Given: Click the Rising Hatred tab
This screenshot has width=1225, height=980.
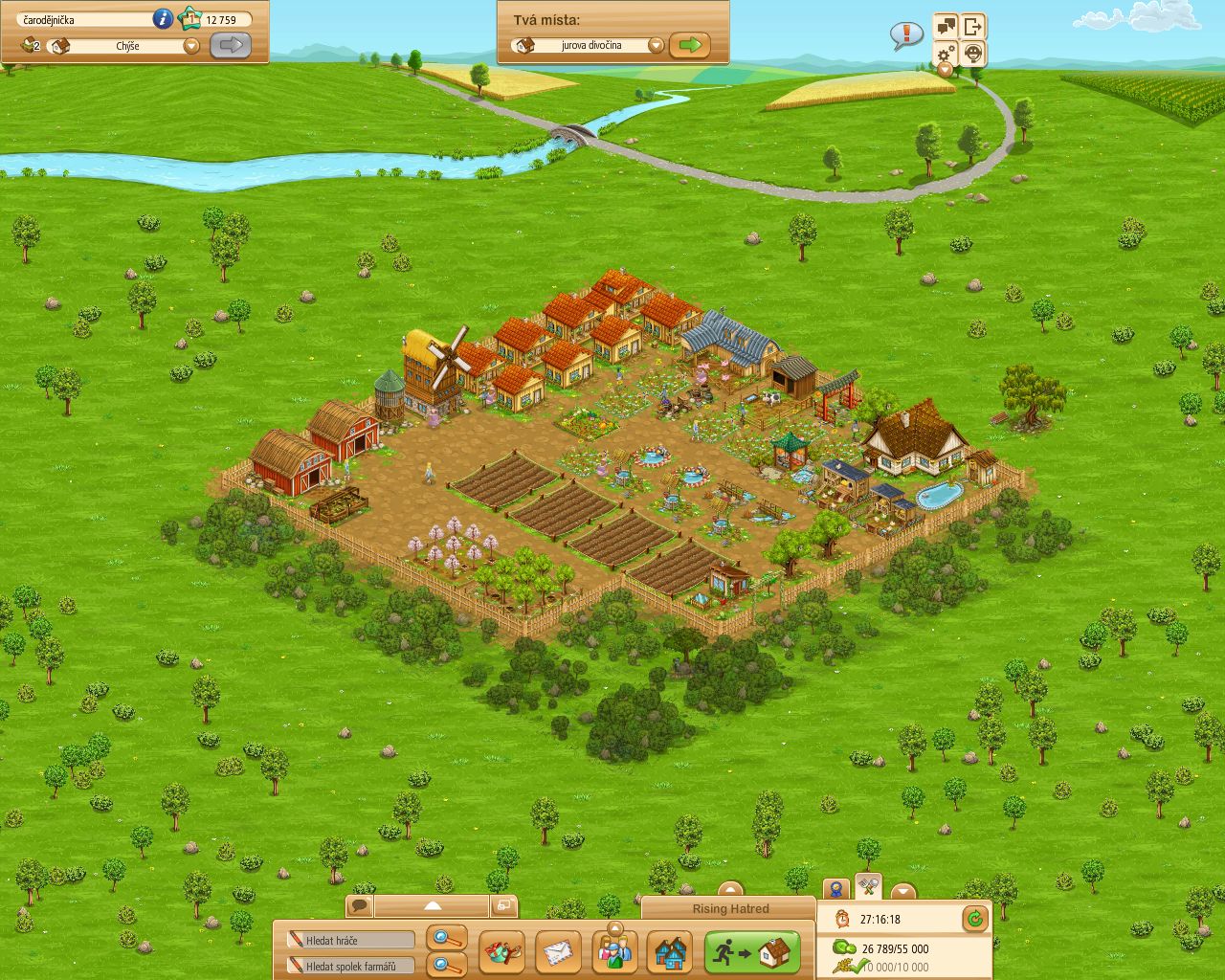Looking at the screenshot, I should [730, 909].
